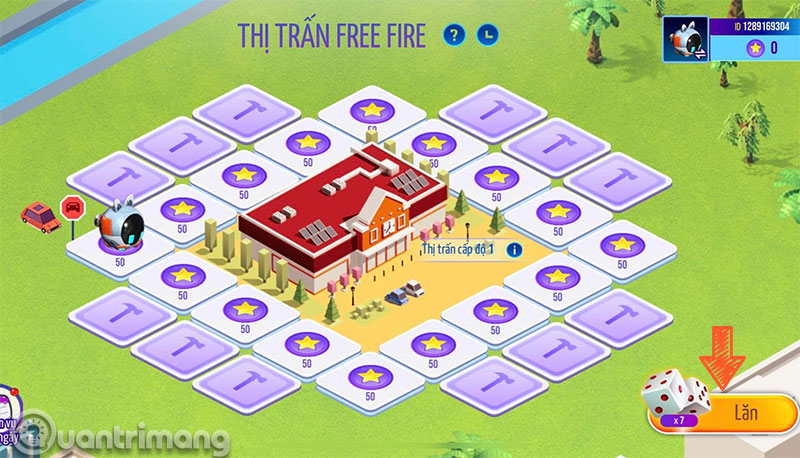
Task: Open the question mark help icon
Action: click(456, 36)
